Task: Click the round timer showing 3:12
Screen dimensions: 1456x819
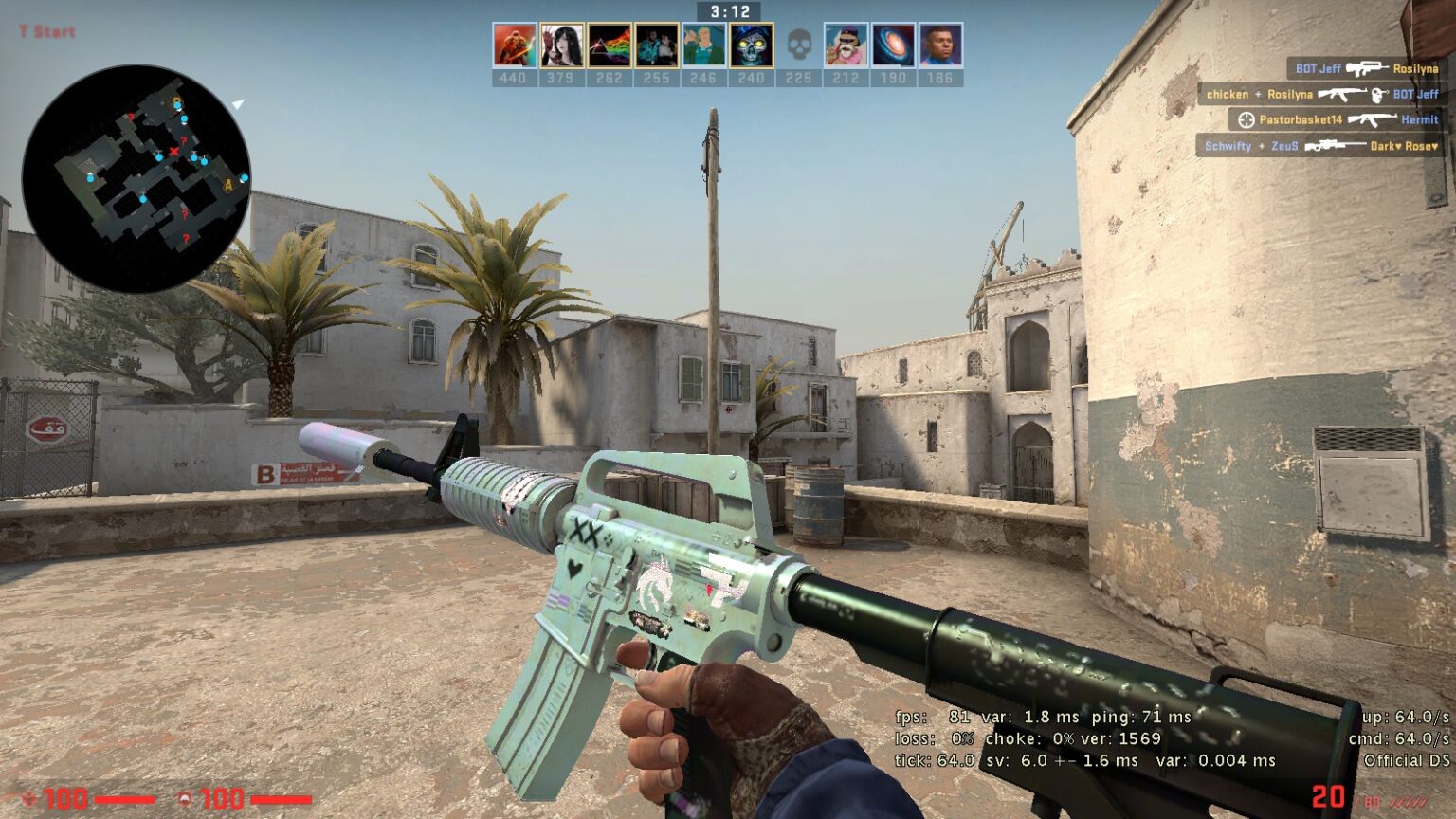Action: click(x=728, y=11)
